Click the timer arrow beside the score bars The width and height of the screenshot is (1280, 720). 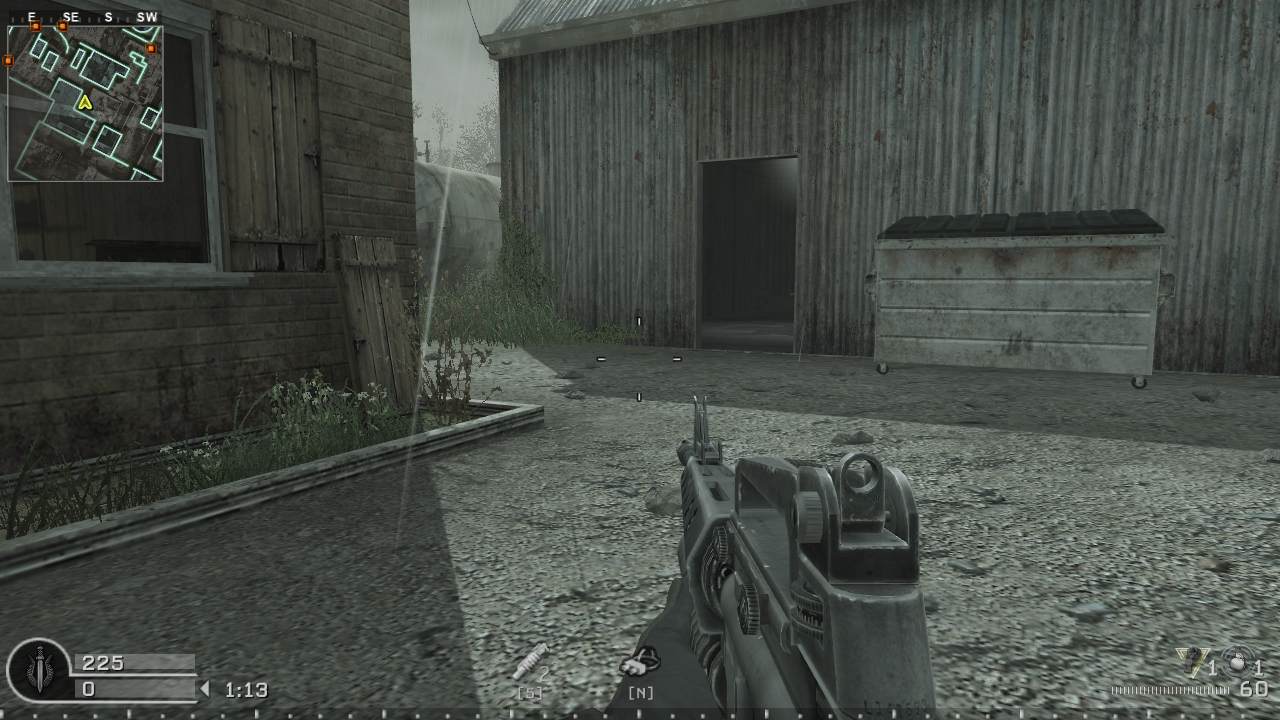point(204,689)
